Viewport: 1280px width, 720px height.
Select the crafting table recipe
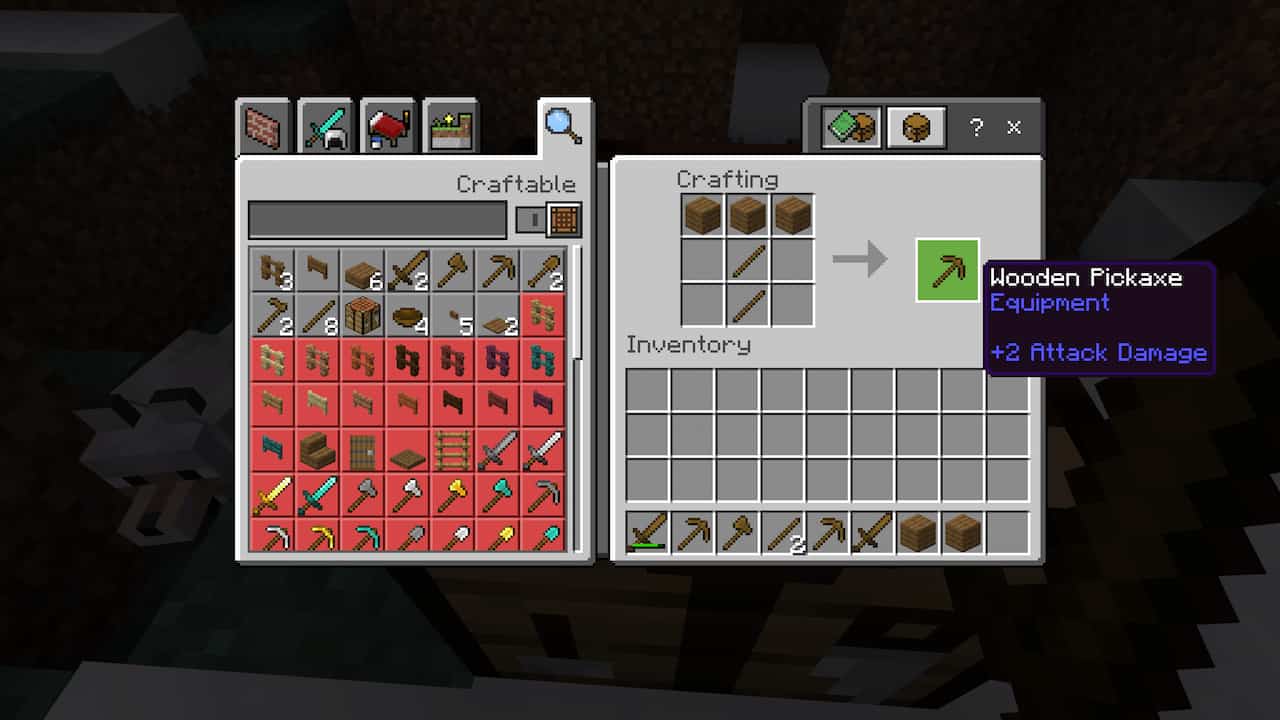(361, 314)
